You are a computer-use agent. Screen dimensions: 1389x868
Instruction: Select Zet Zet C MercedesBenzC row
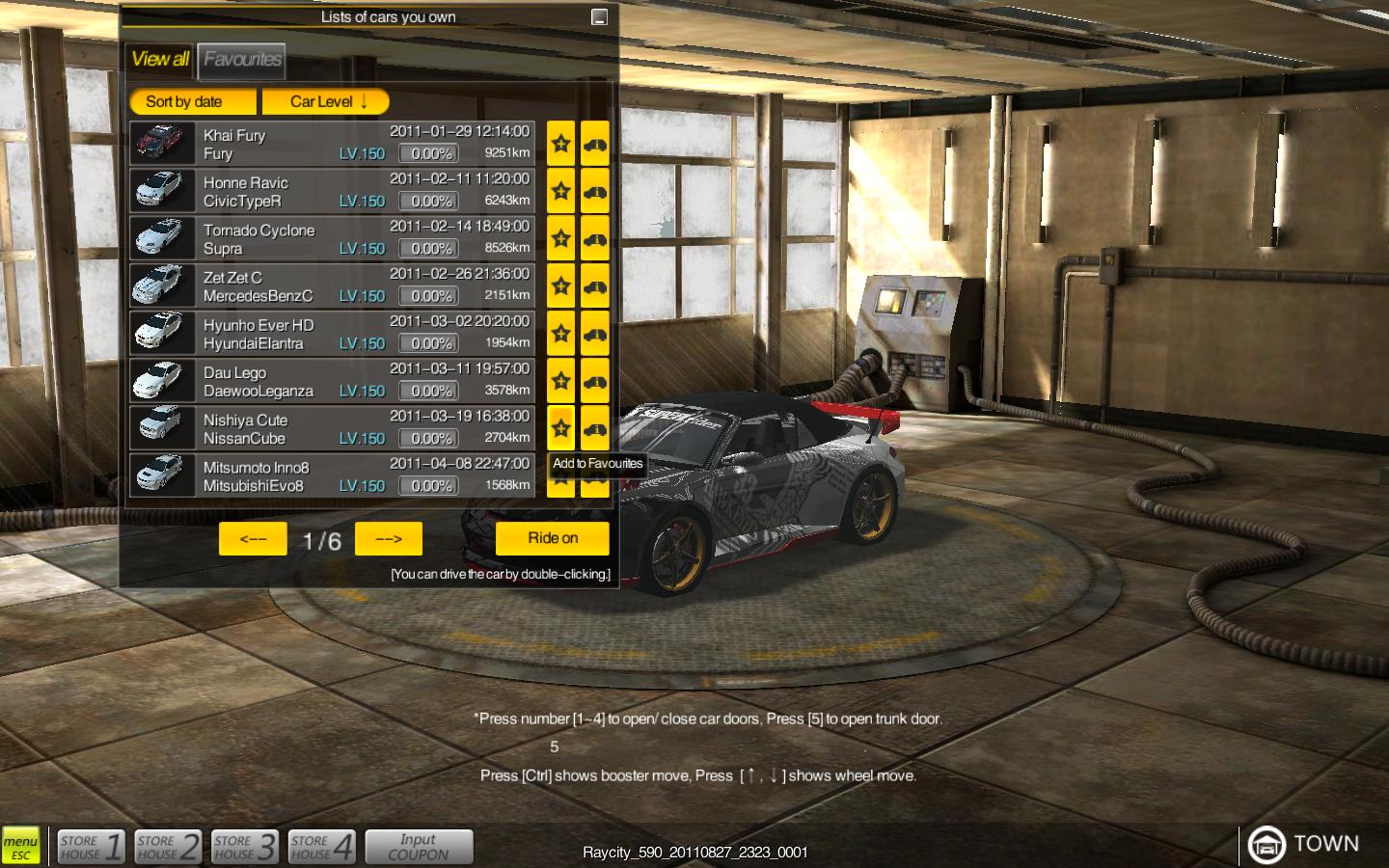332,285
